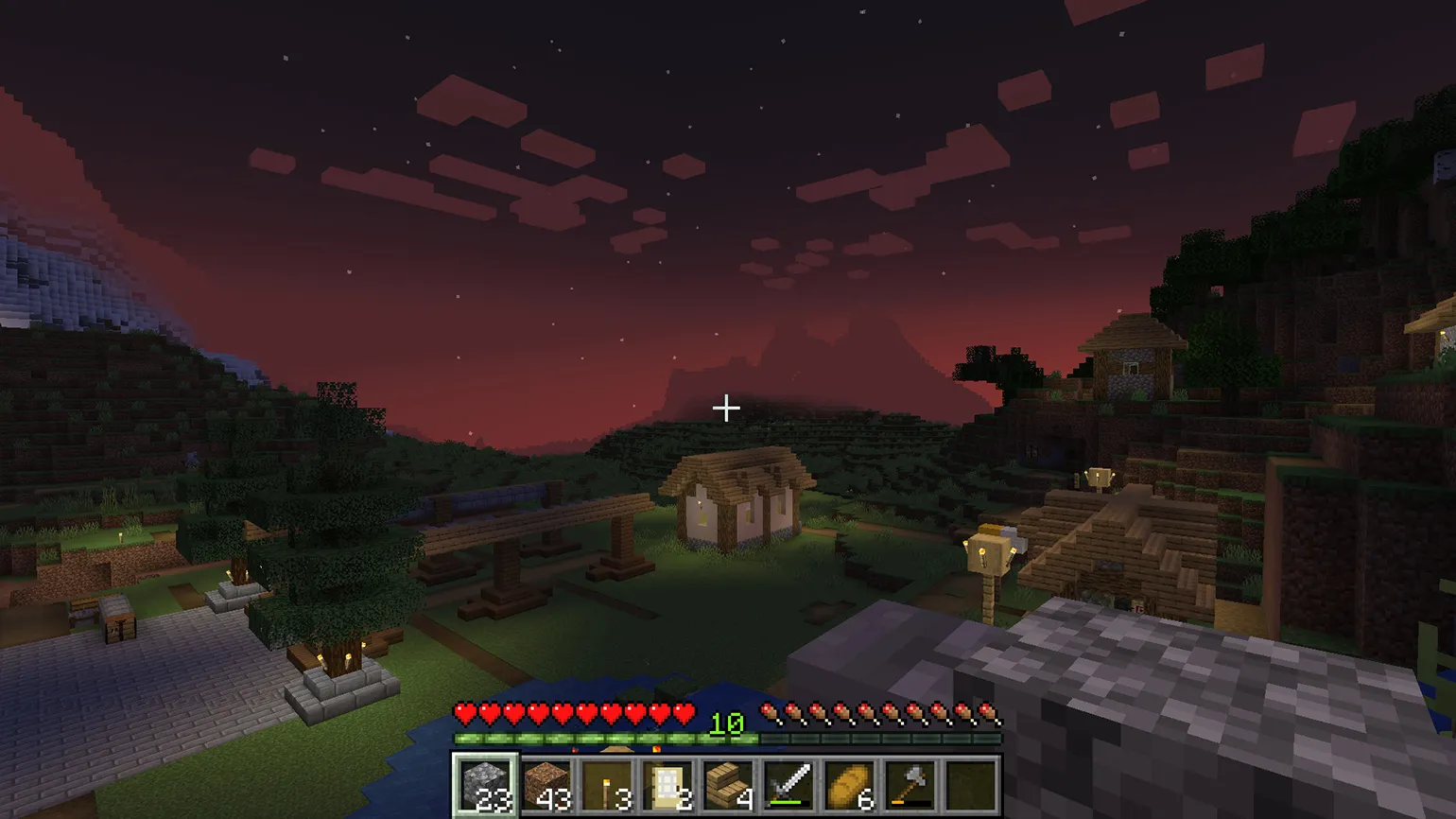Select the cobblestone stack in the hotbar

pyautogui.click(x=486, y=785)
